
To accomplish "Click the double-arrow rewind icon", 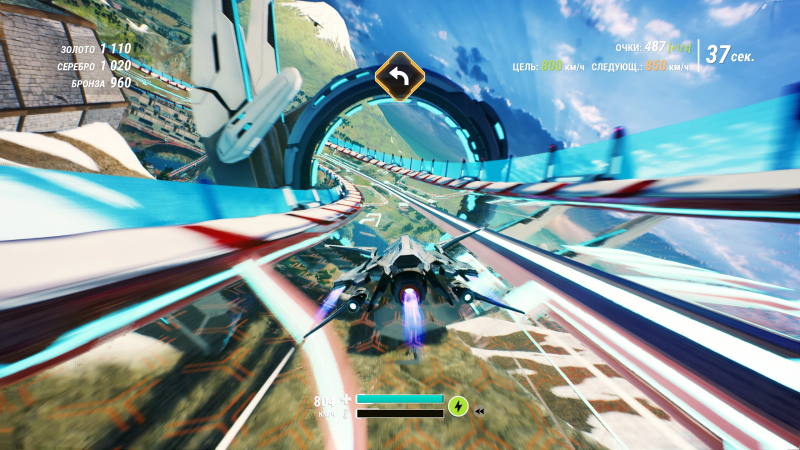I will point(480,411).
